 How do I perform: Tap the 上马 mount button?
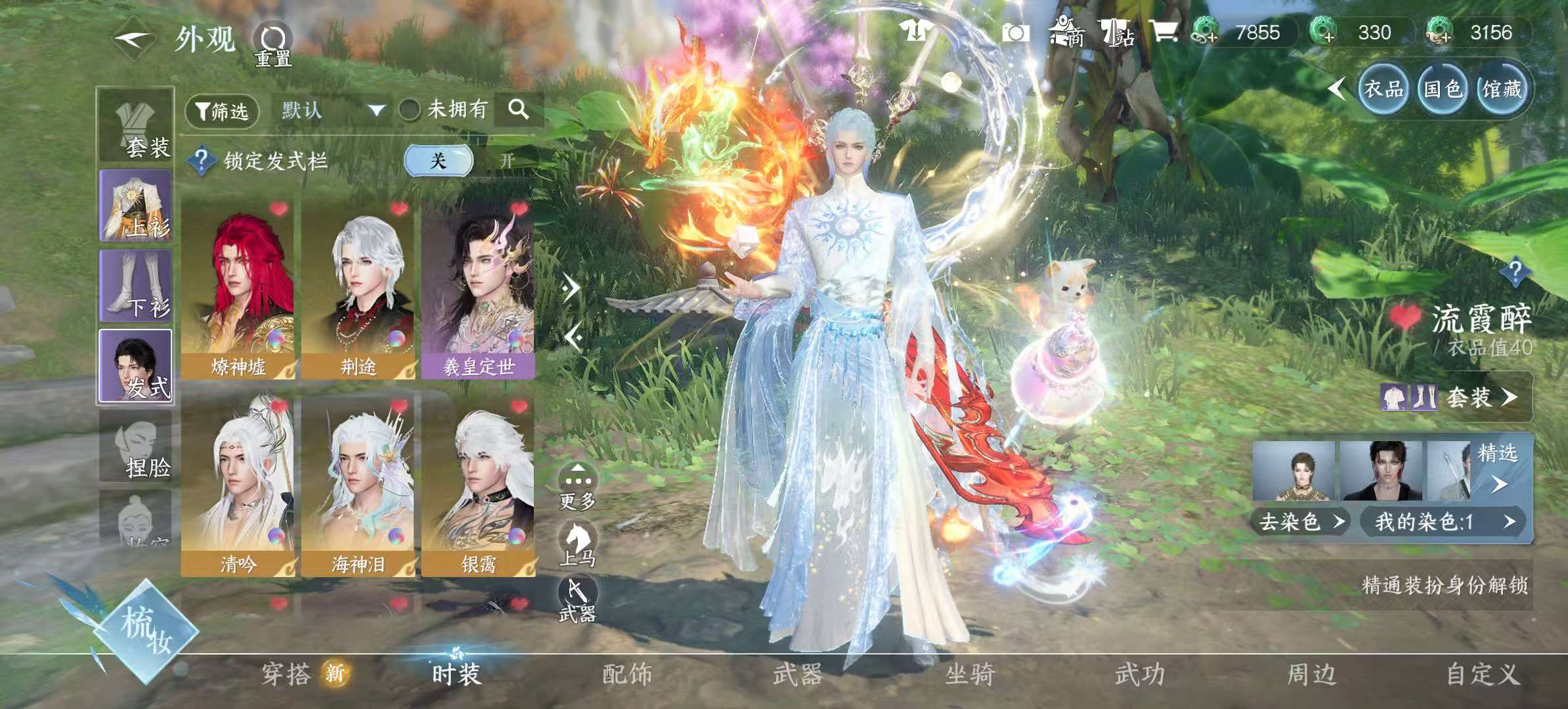[x=577, y=544]
